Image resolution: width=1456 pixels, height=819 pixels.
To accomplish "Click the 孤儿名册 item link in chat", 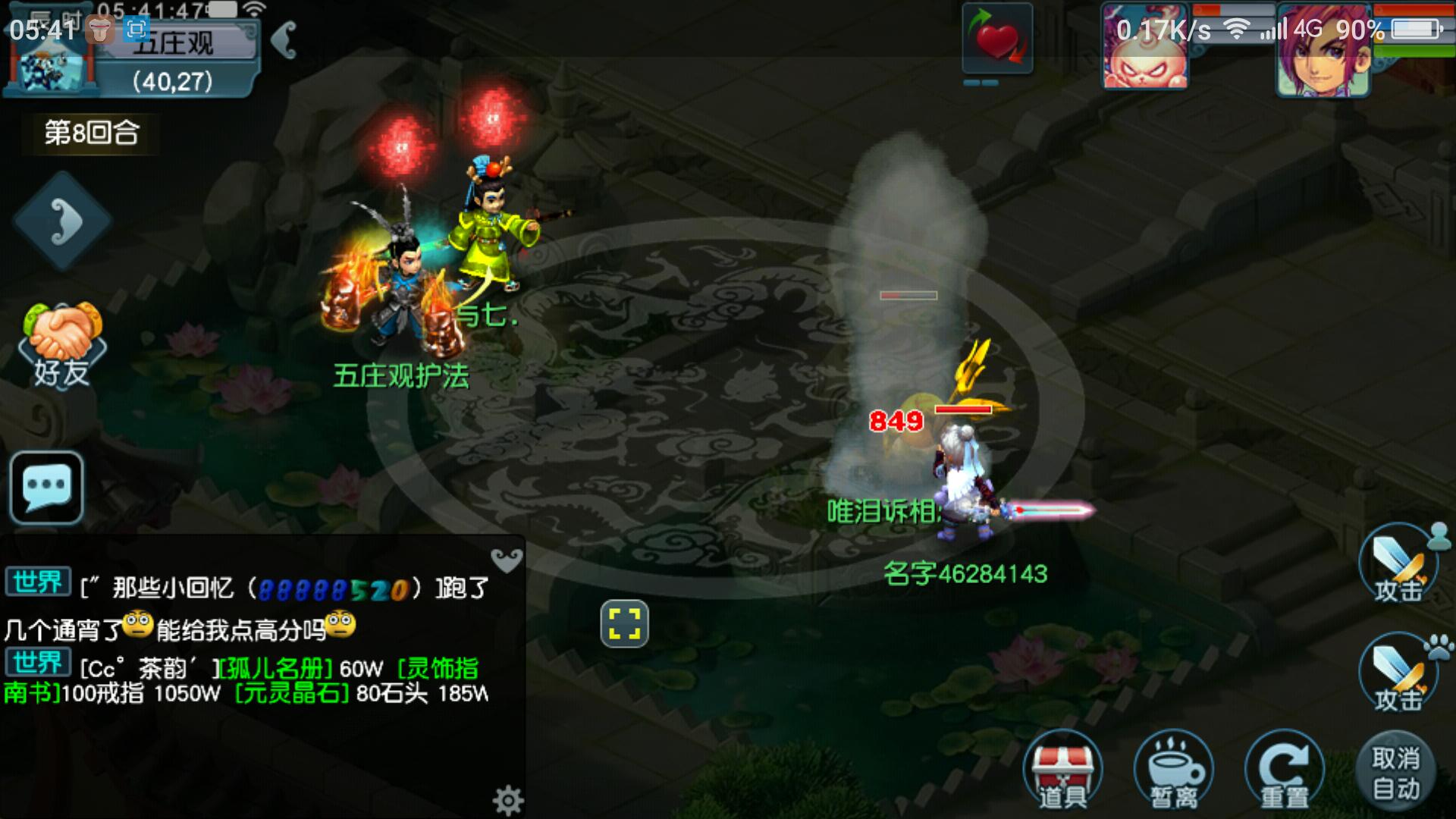I will point(276,669).
